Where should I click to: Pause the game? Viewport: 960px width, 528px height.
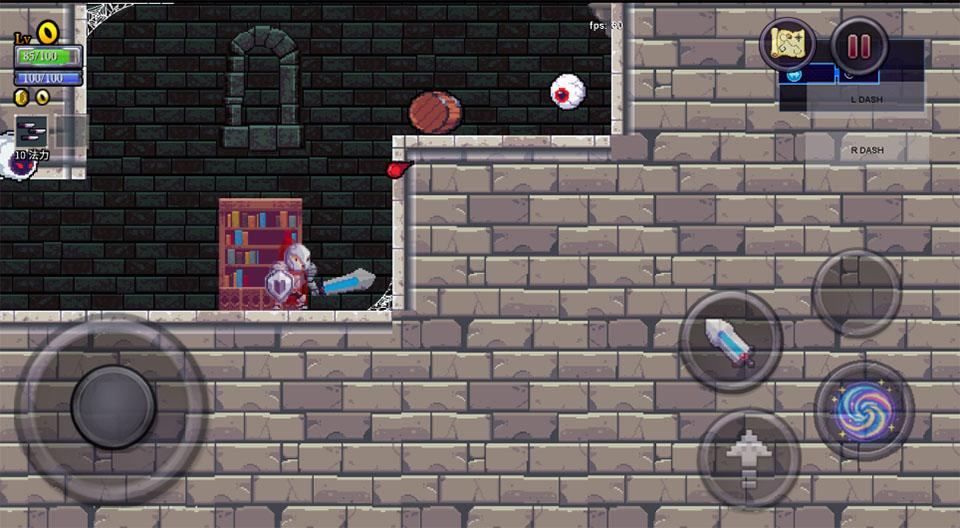[859, 46]
